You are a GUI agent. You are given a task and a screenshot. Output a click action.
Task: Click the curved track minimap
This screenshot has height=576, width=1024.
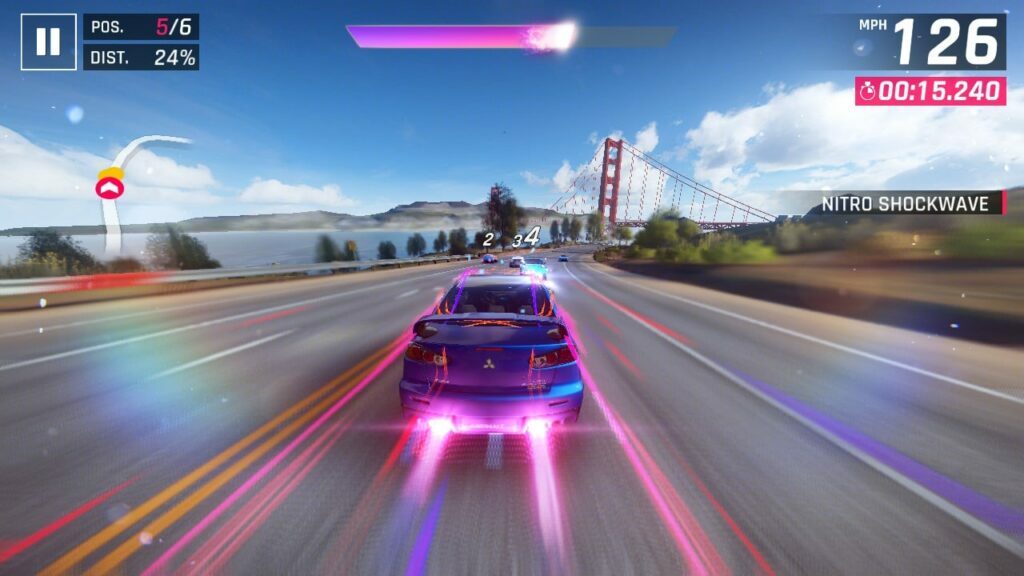click(x=124, y=190)
